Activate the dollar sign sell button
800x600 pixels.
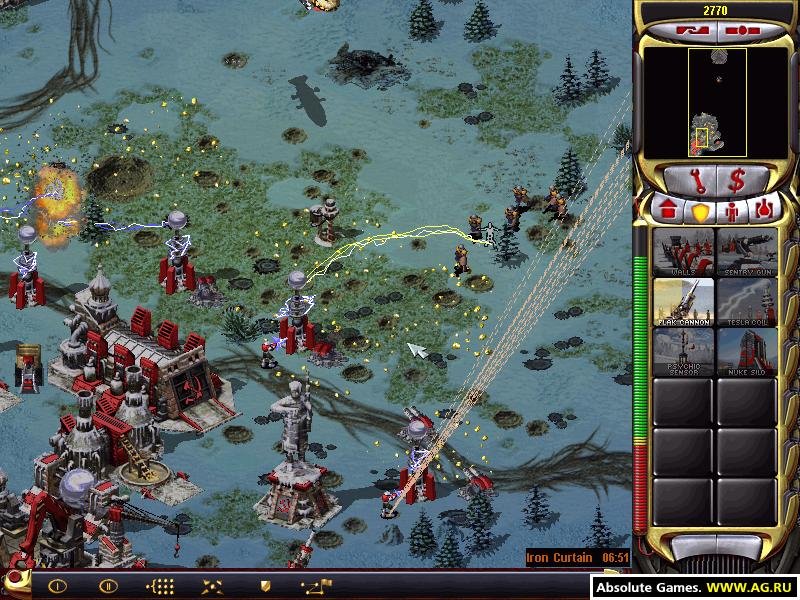pos(738,182)
